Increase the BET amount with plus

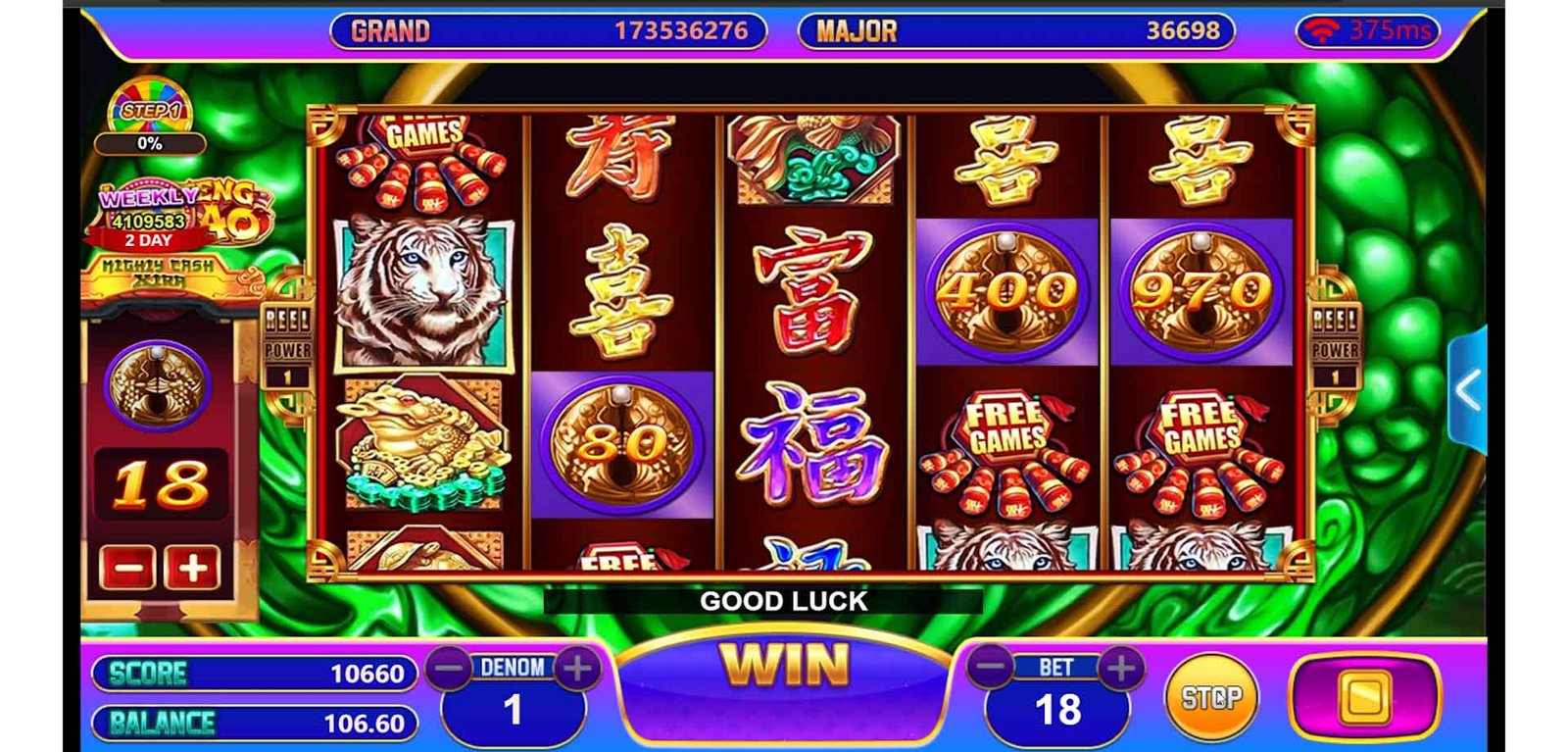click(x=1121, y=668)
